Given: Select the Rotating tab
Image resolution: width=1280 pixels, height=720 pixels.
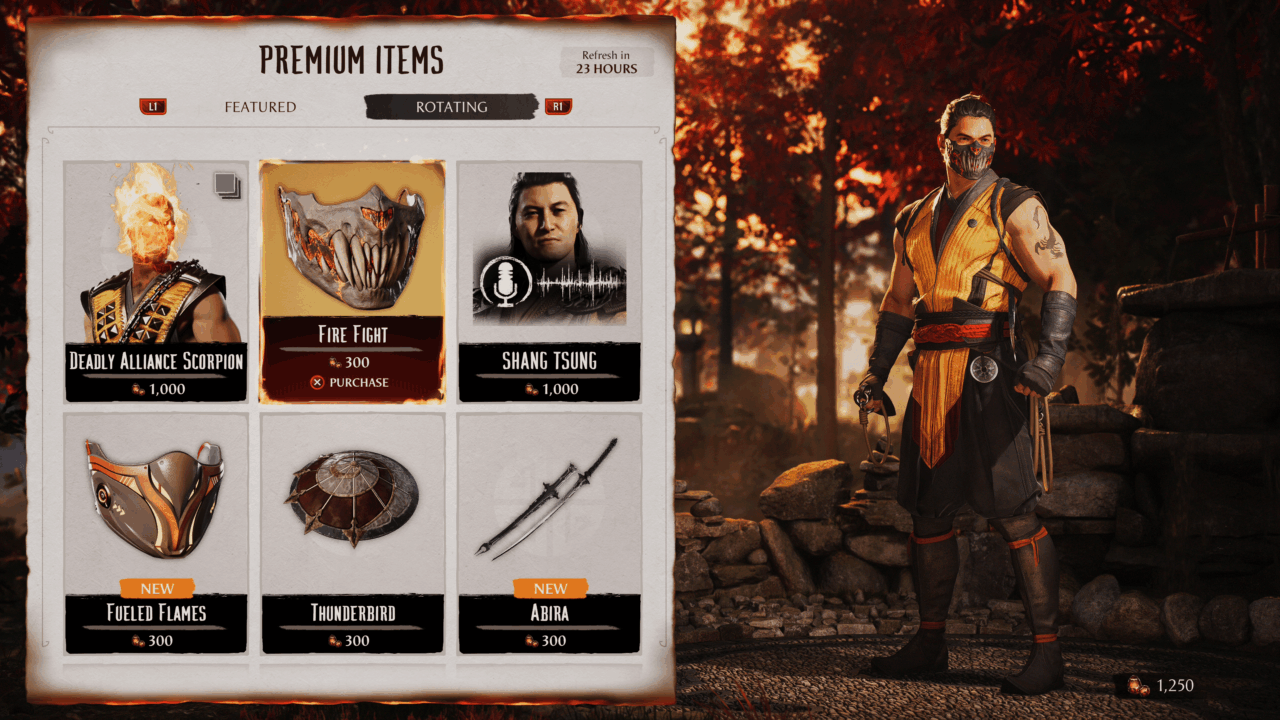Looking at the screenshot, I should tap(451, 107).
